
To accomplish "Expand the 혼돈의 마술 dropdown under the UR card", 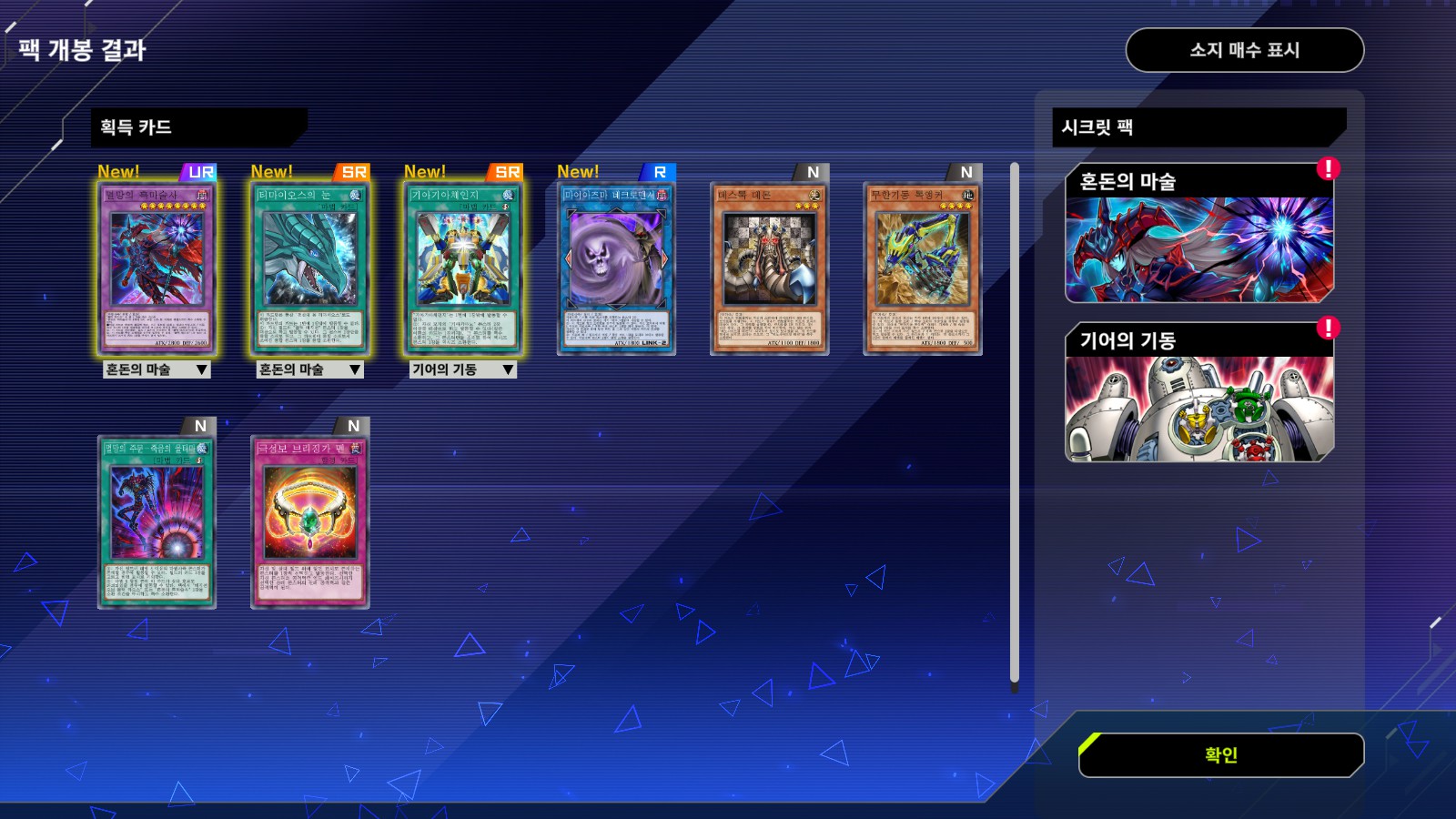I will pos(157,369).
